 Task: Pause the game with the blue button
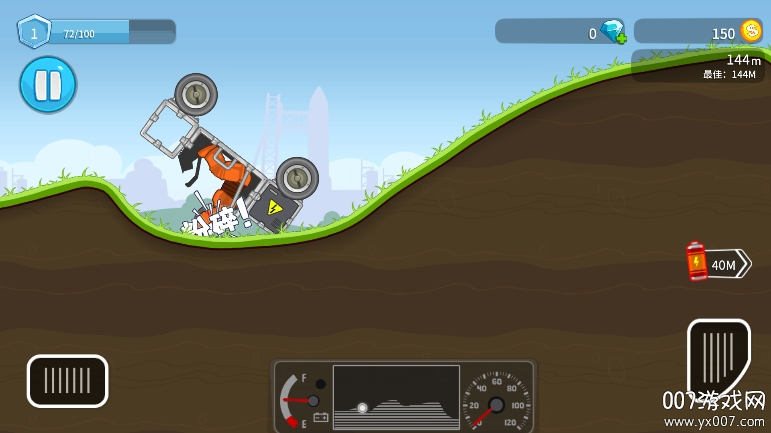[47, 85]
